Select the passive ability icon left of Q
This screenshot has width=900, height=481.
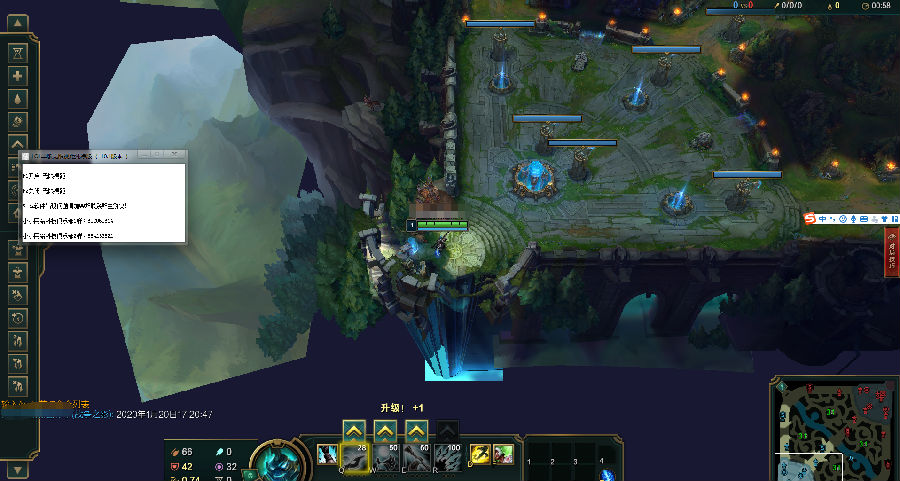(x=328, y=456)
